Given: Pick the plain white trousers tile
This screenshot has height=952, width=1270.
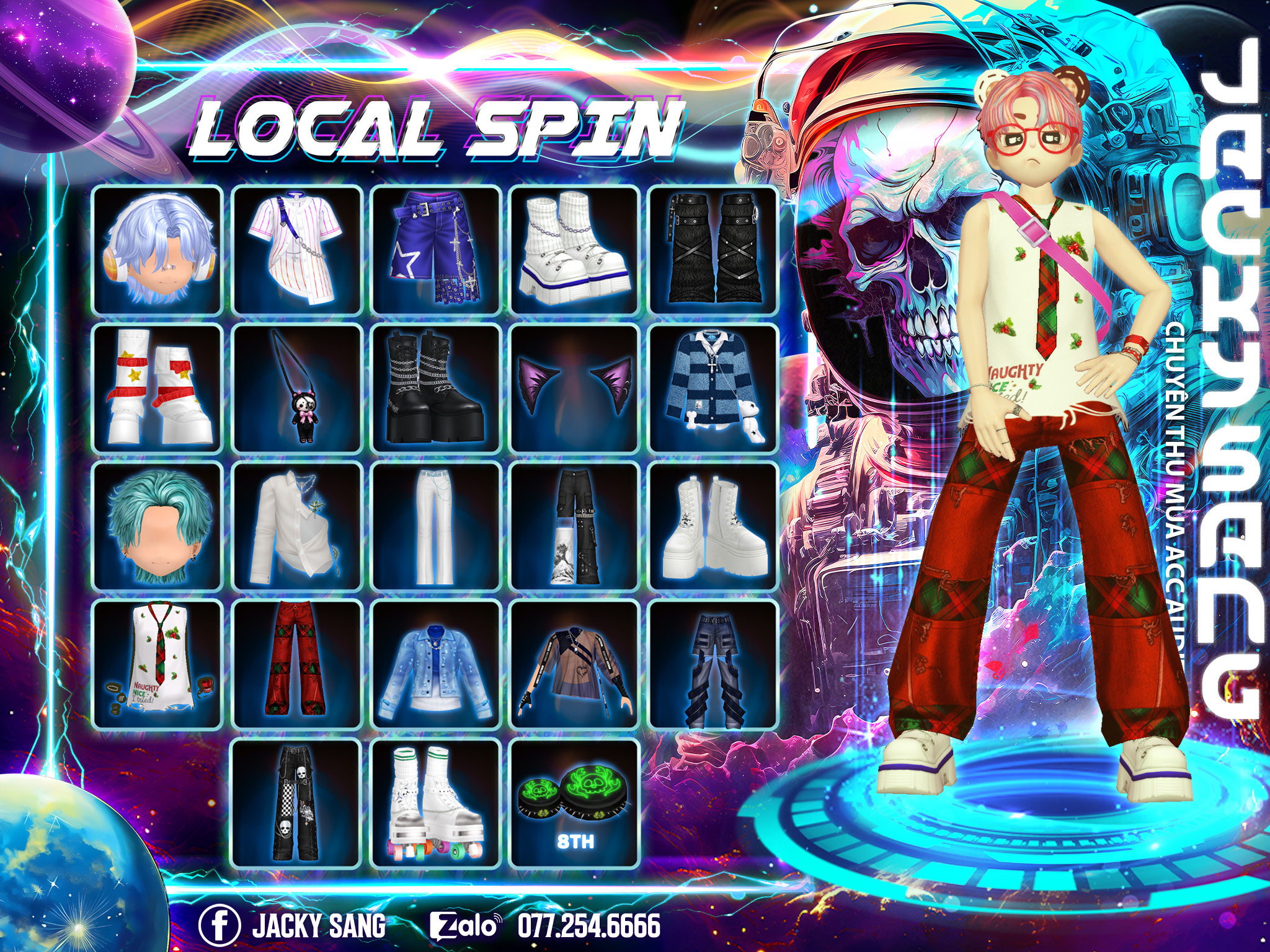Looking at the screenshot, I should coord(435,527).
